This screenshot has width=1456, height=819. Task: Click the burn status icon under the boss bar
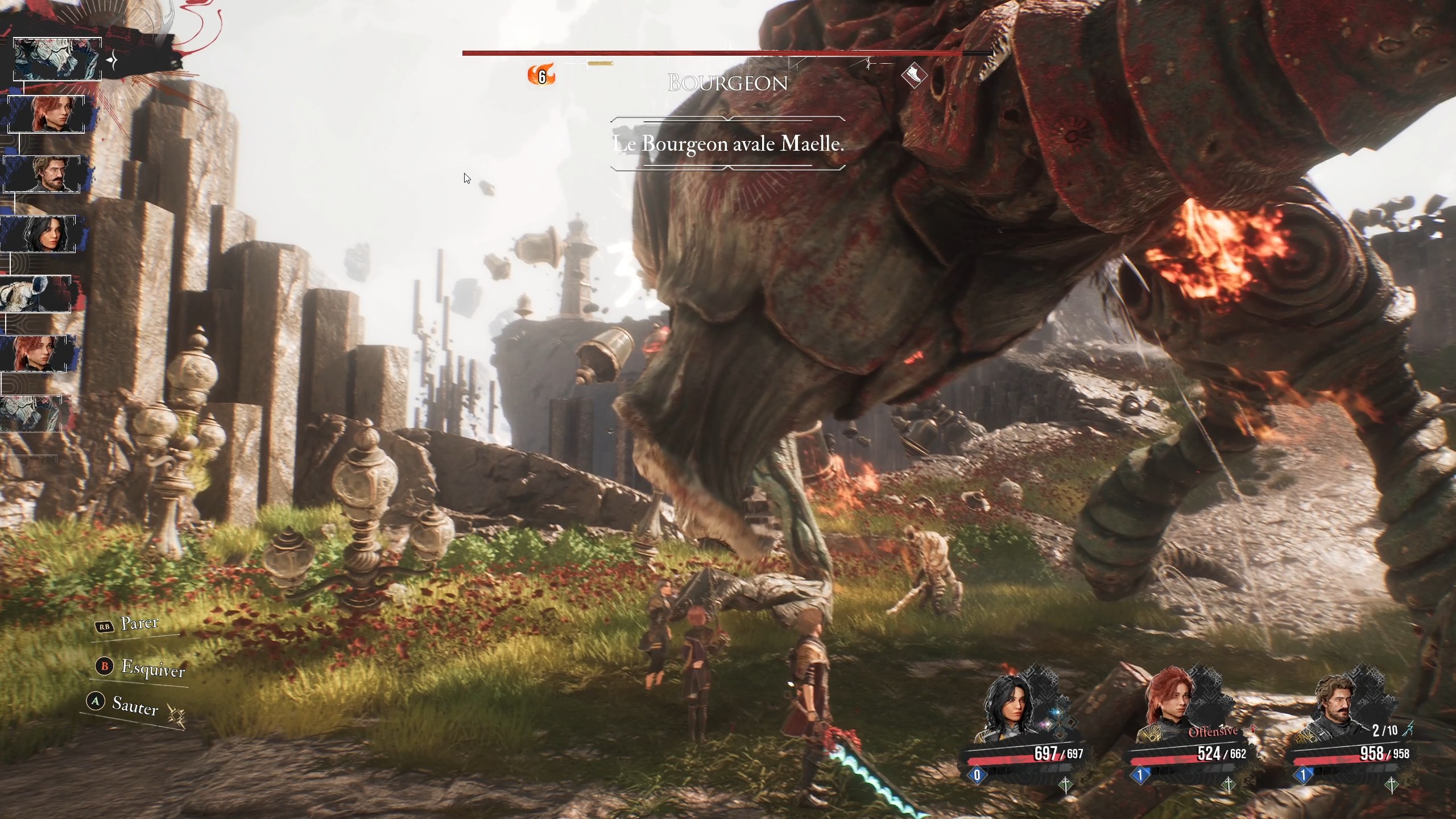541,75
